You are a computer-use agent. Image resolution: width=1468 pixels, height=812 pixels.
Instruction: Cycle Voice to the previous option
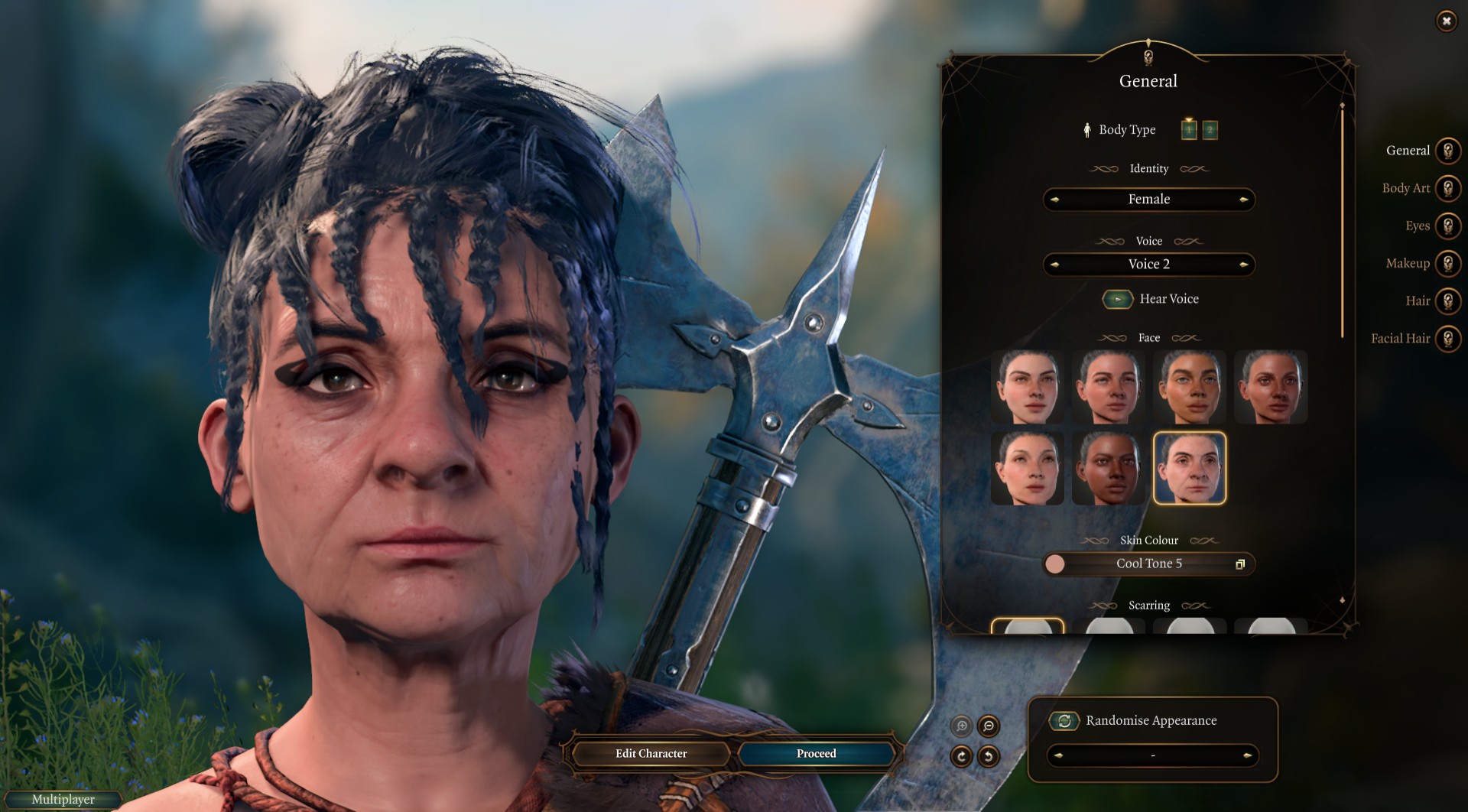[1055, 265]
